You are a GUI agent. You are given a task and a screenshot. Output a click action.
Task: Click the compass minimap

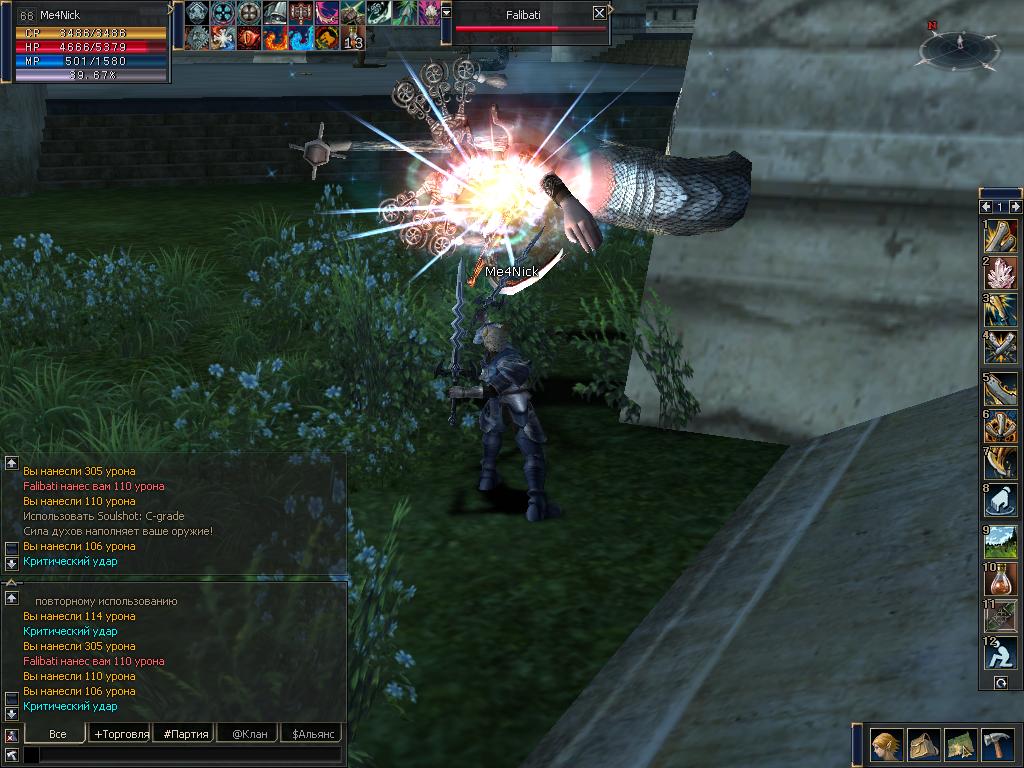[960, 48]
